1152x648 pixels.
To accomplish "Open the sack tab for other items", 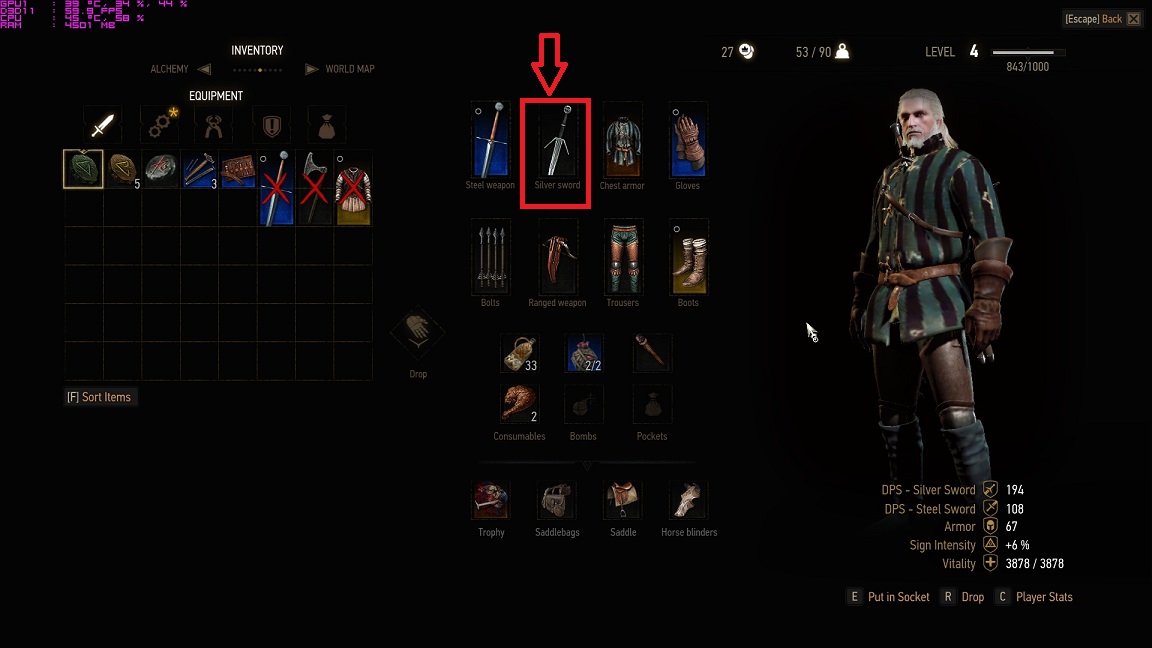I will [x=325, y=126].
